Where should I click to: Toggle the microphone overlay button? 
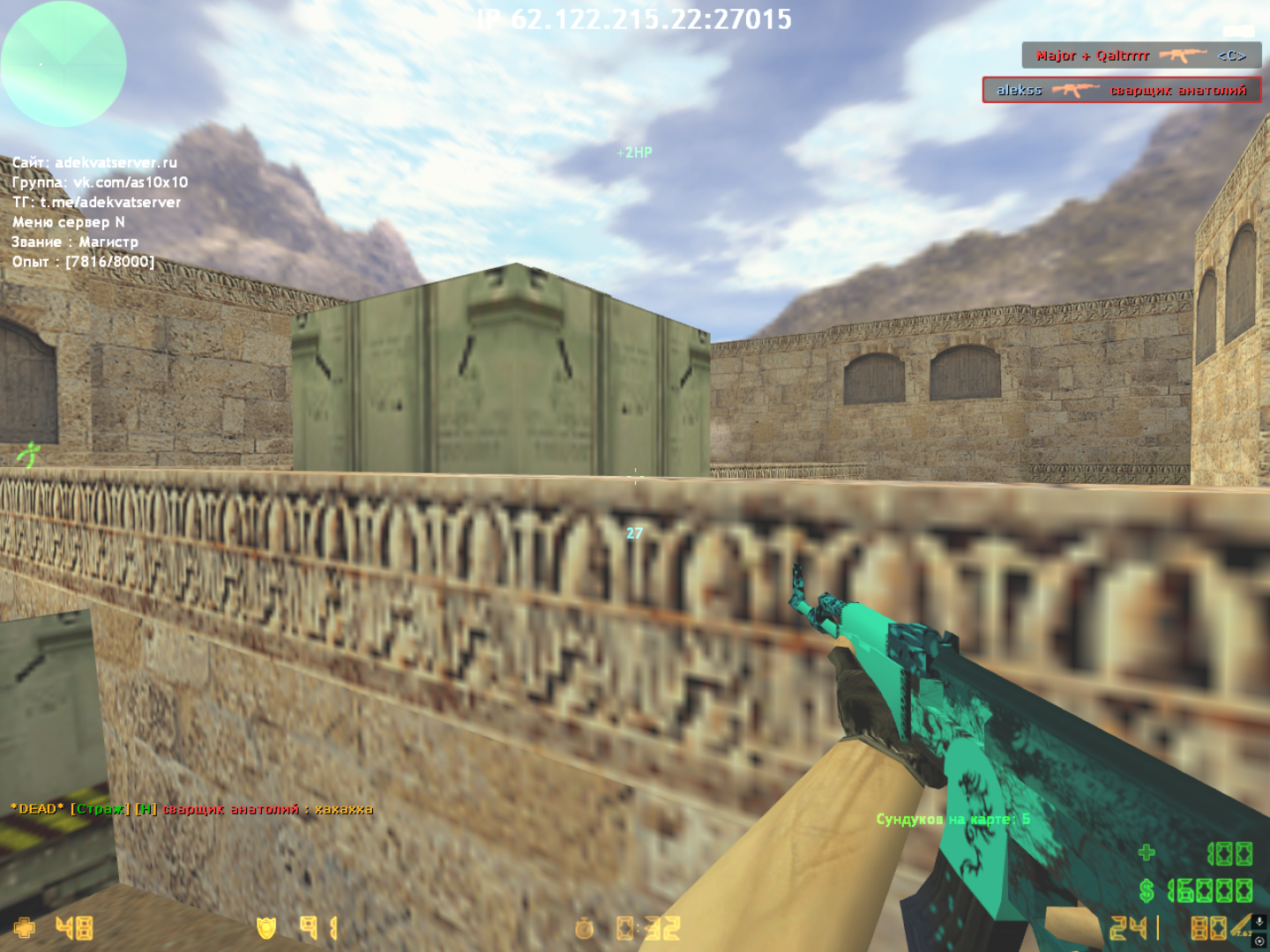1259,921
